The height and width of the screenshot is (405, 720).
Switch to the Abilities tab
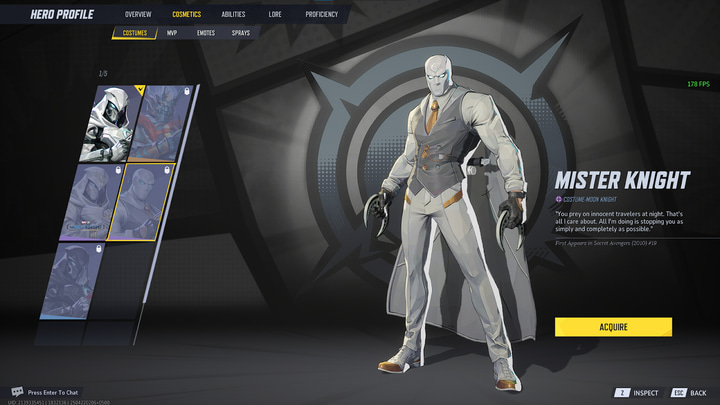tap(233, 15)
